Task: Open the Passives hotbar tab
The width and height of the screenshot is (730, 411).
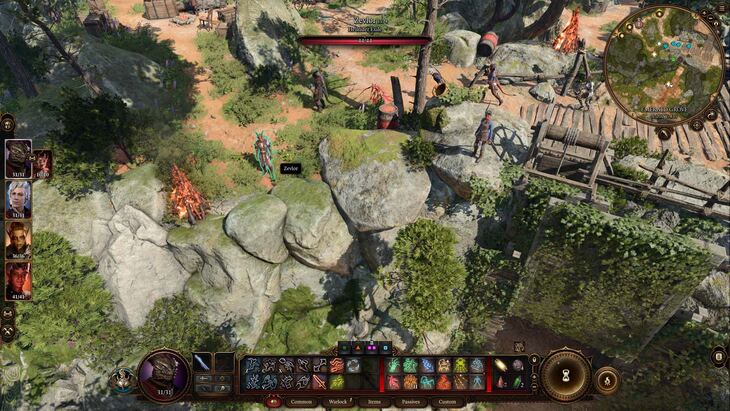Action: (x=408, y=401)
